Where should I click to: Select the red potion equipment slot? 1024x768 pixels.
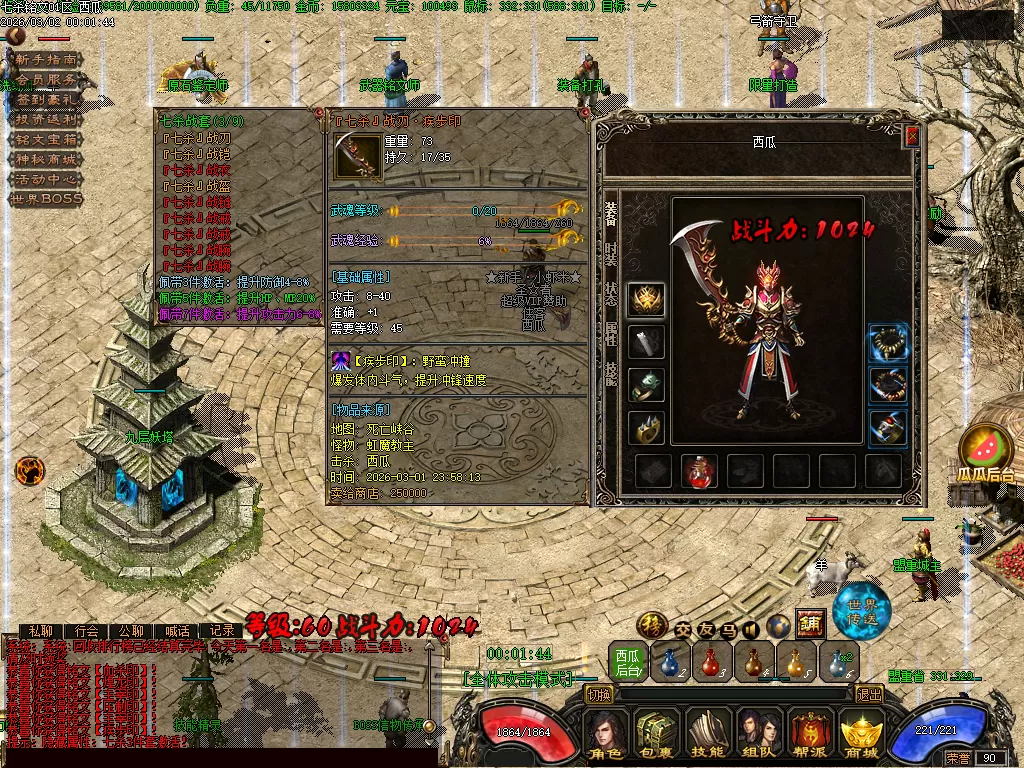click(699, 471)
